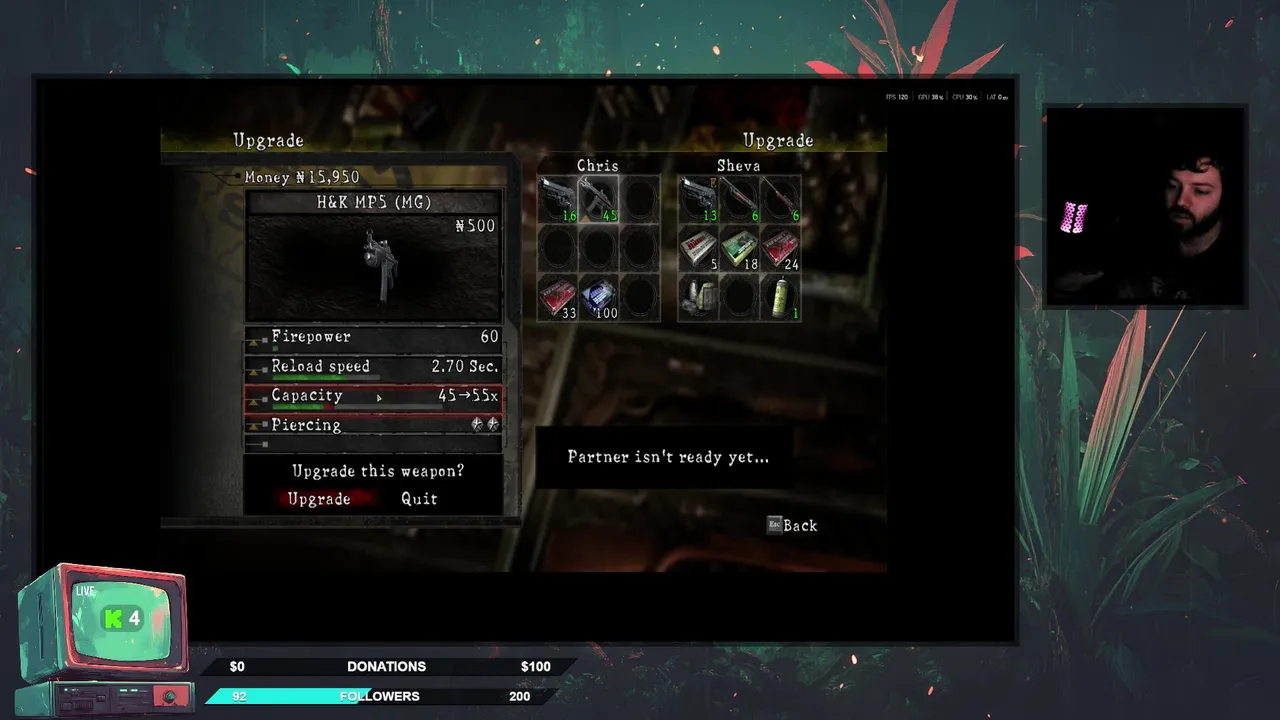Image resolution: width=1280 pixels, height=720 pixels.
Task: Choose Quit in the upgrade prompt
Action: tap(419, 499)
